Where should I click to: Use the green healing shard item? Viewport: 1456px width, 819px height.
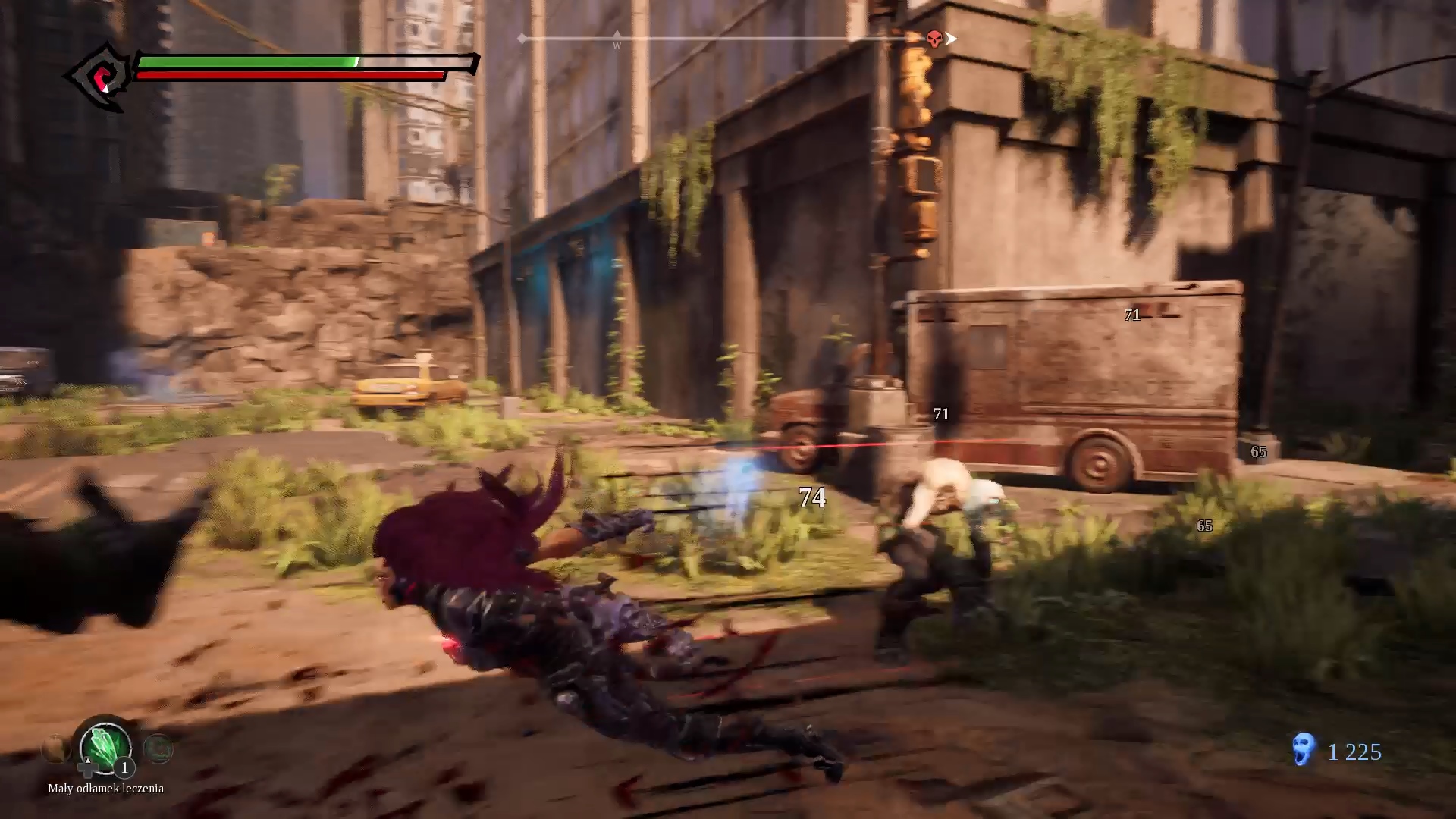(105, 746)
